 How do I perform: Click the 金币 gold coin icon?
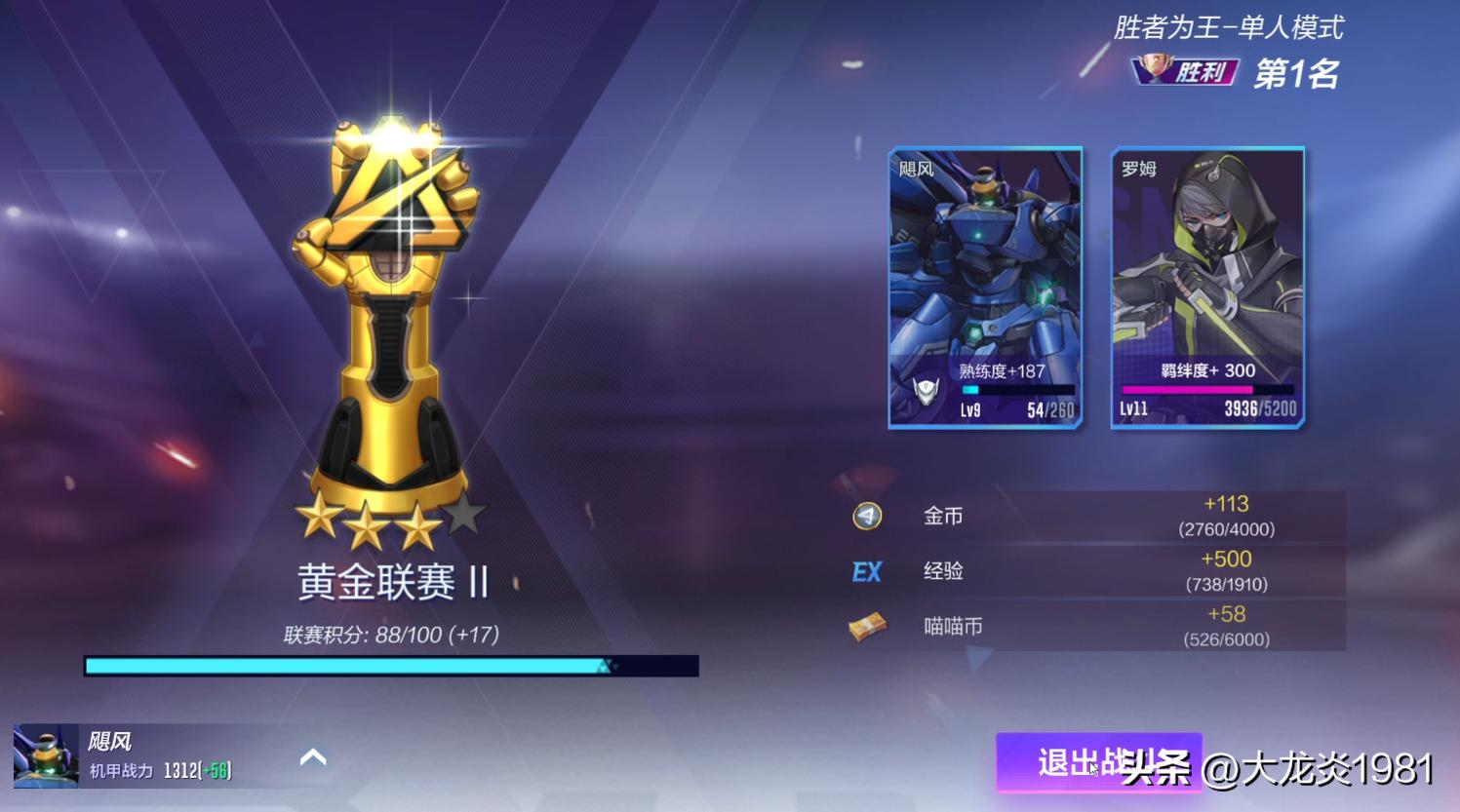[x=866, y=517]
